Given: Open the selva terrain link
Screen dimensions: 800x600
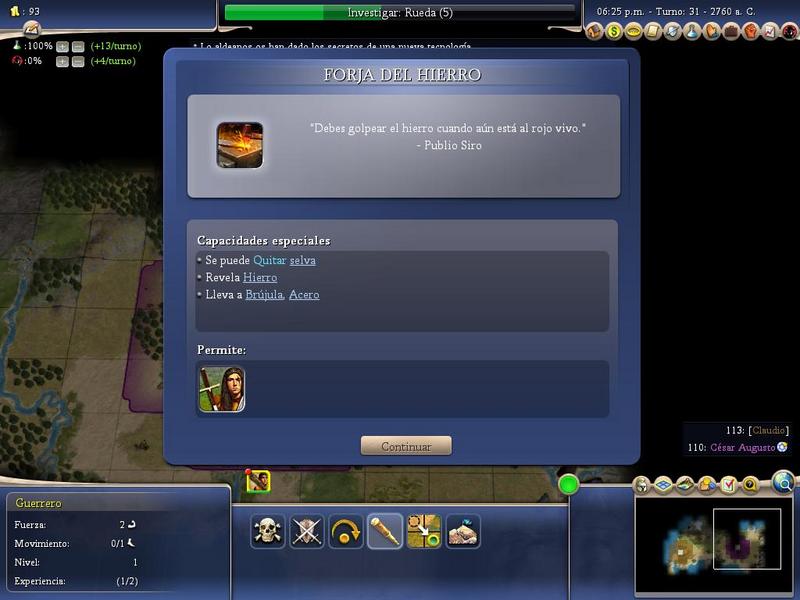Looking at the screenshot, I should [x=303, y=260].
